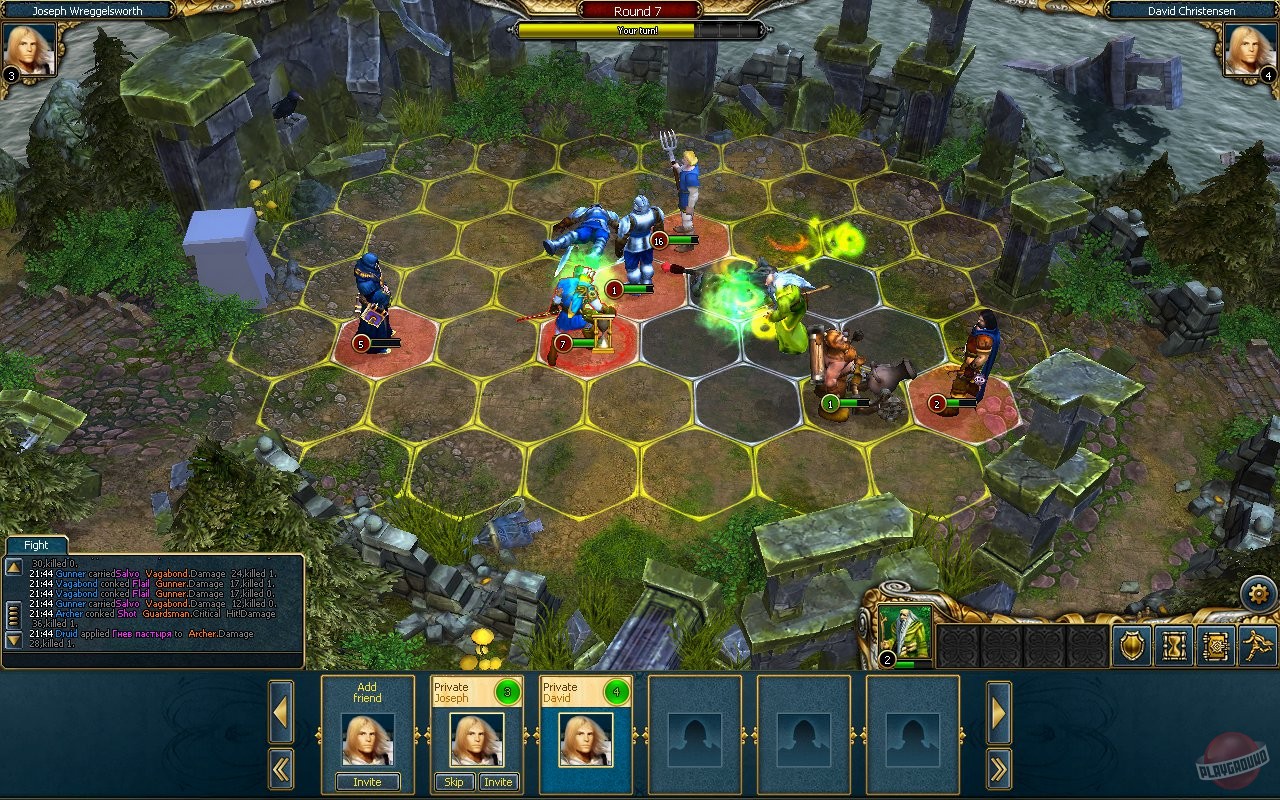
Task: Click the right arrow to browse friends
Action: coord(998,712)
